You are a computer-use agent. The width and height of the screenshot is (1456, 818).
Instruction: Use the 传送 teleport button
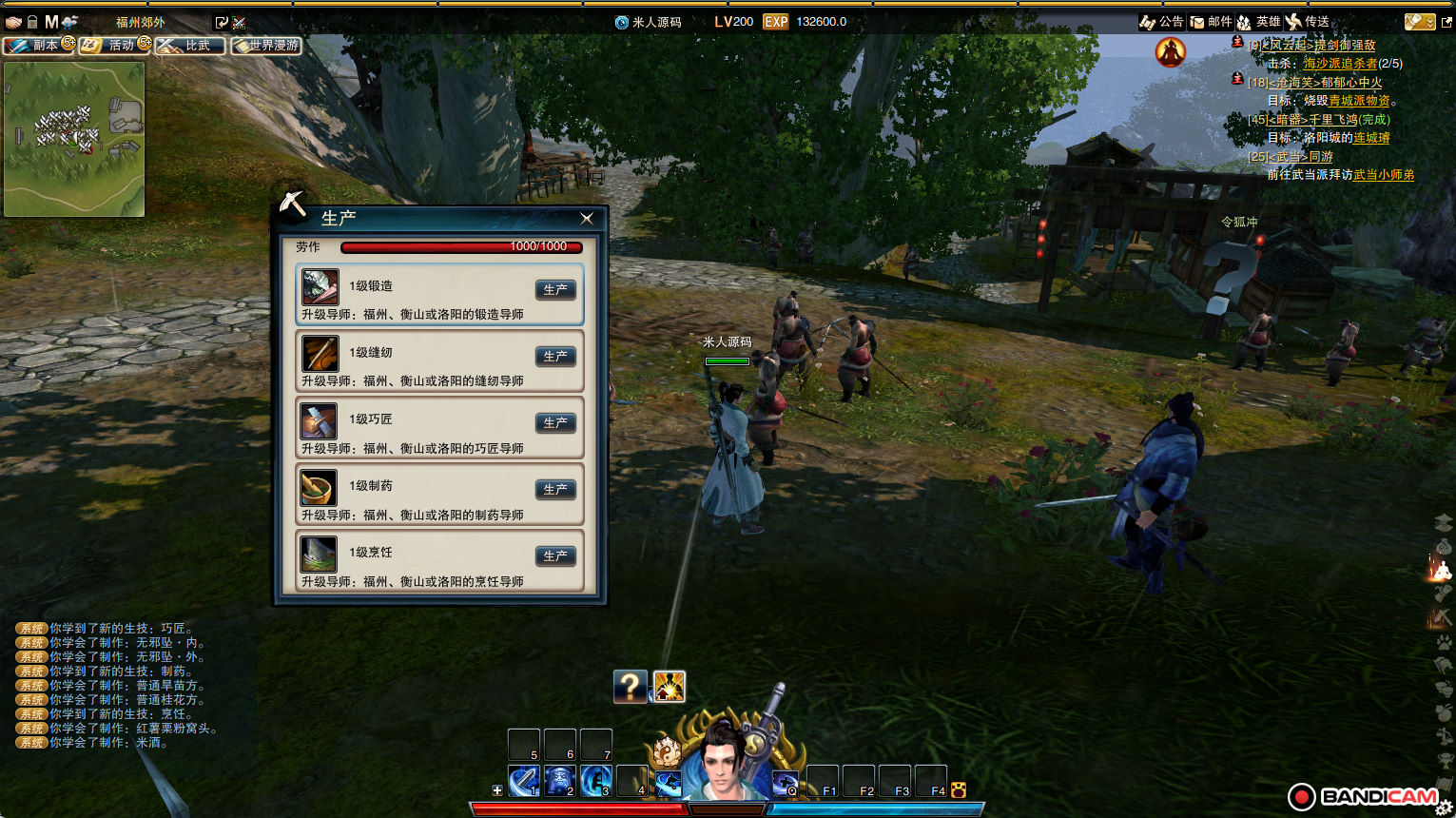pos(1308,22)
